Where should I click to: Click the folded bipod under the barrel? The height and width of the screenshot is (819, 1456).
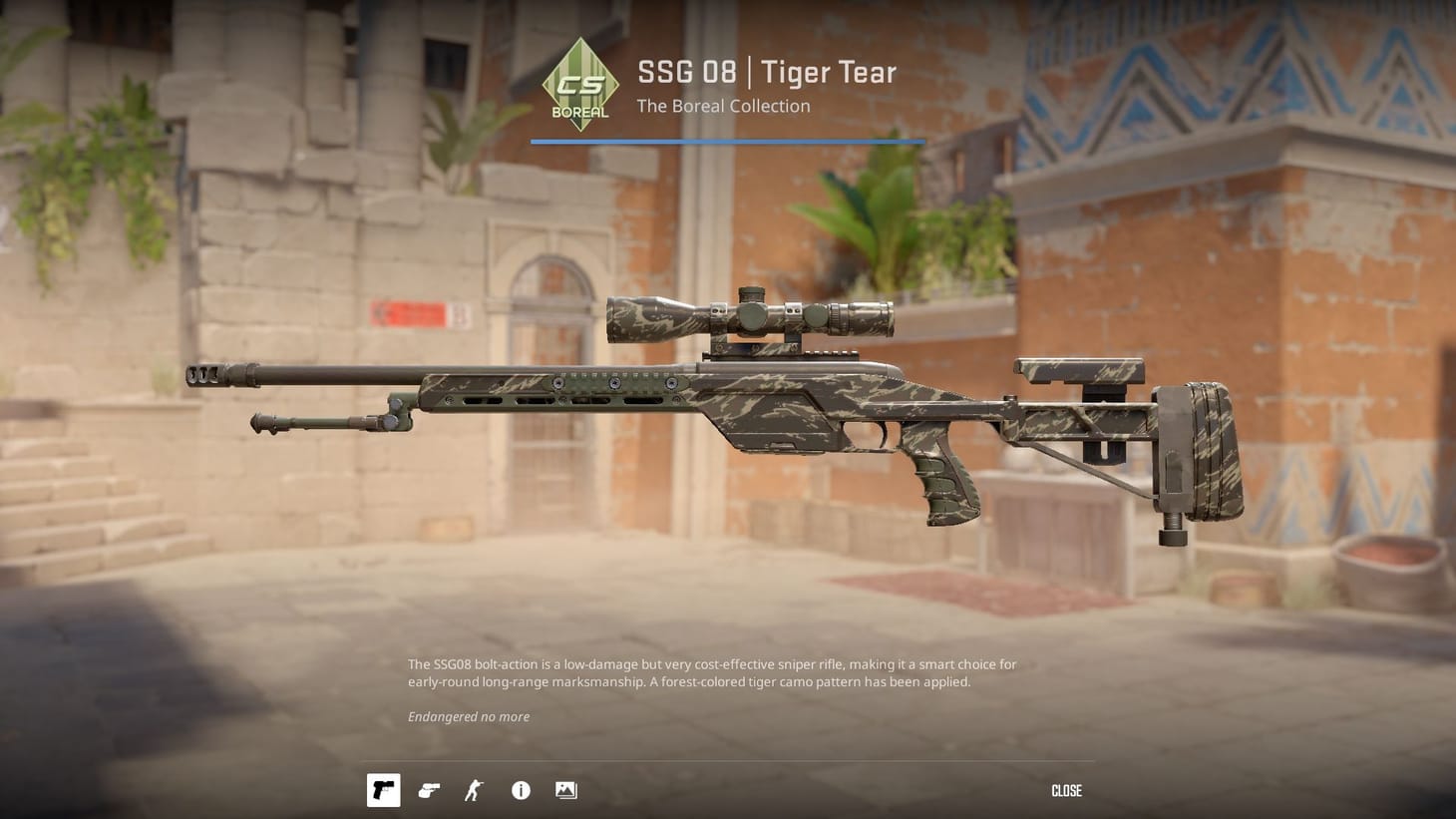[319, 424]
